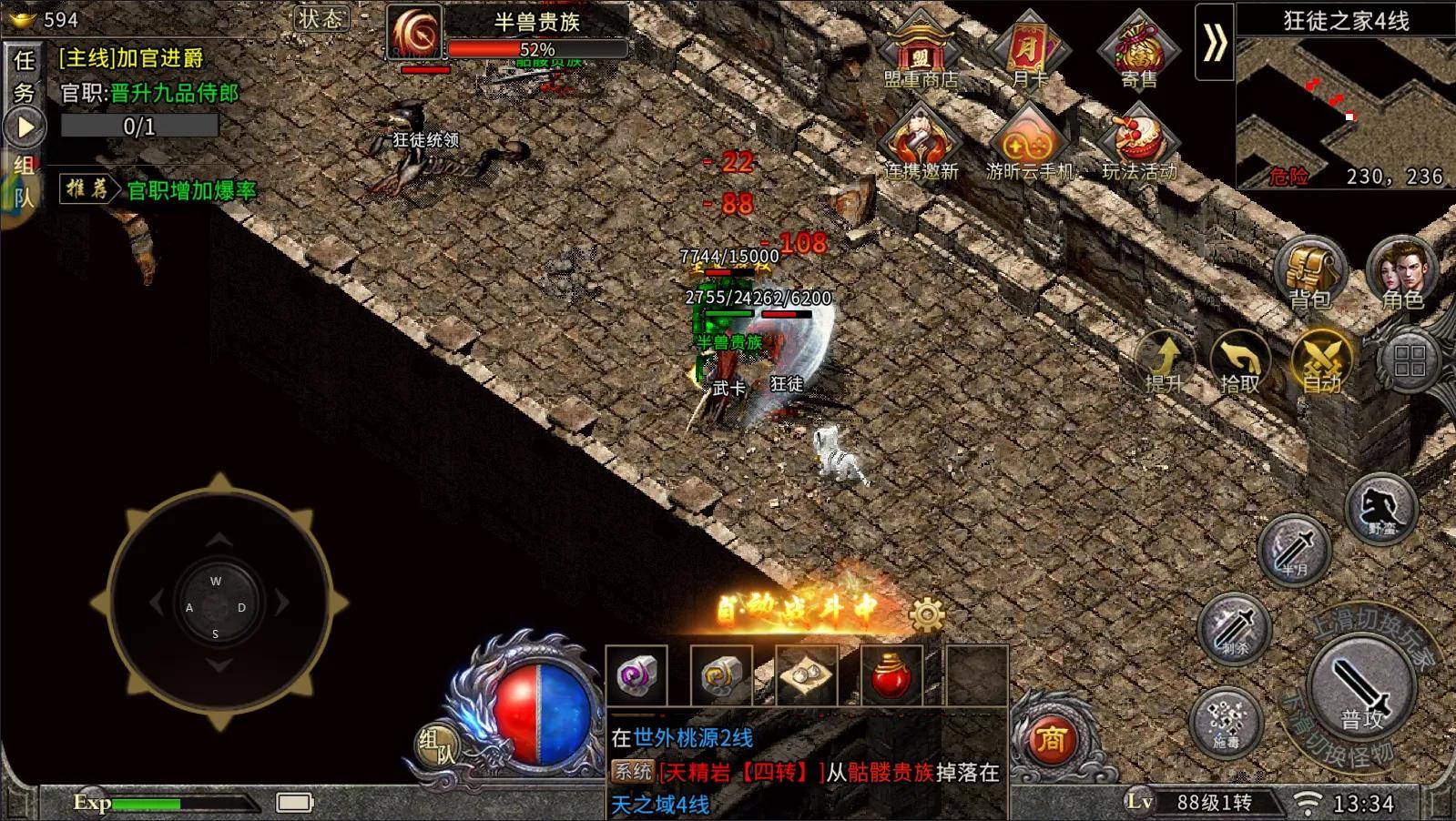Toggle 自动 auto-combat button
This screenshot has height=821, width=1456.
point(1321,360)
